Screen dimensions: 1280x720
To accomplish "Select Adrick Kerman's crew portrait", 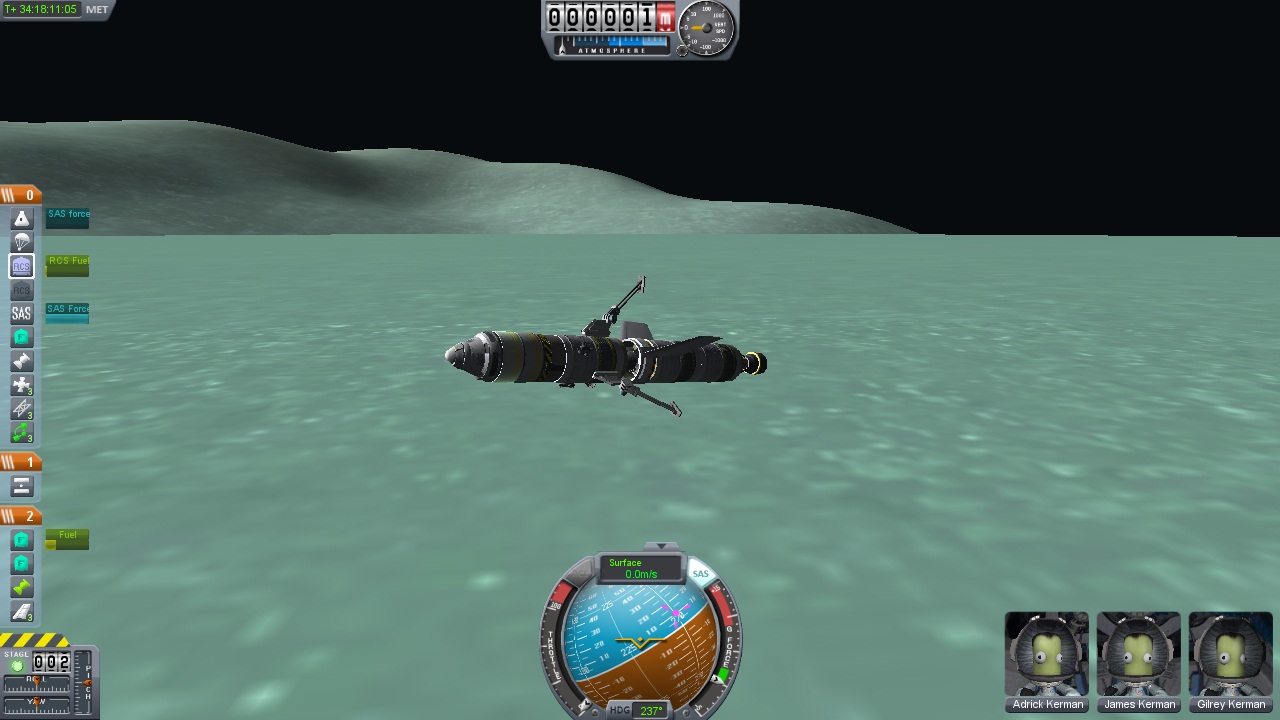I will 1047,654.
